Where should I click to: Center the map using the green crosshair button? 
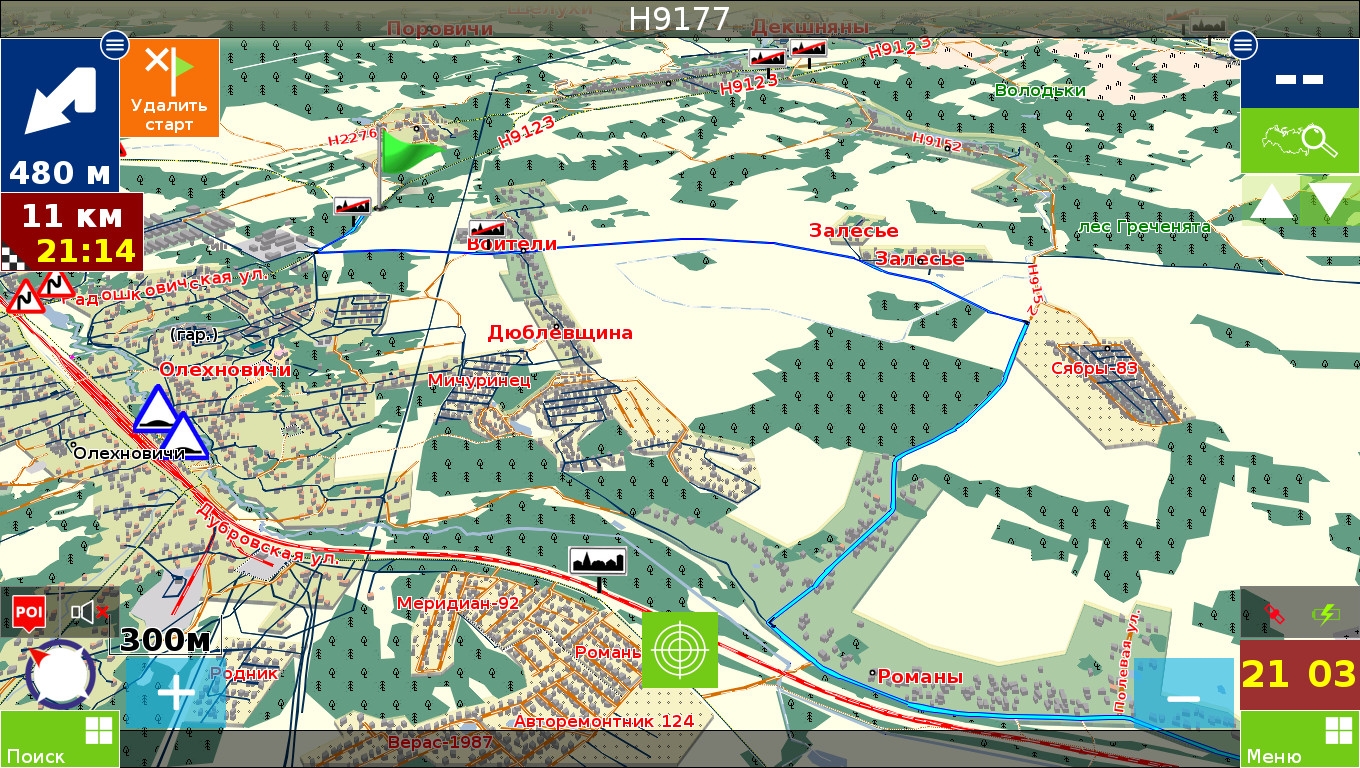pos(680,650)
